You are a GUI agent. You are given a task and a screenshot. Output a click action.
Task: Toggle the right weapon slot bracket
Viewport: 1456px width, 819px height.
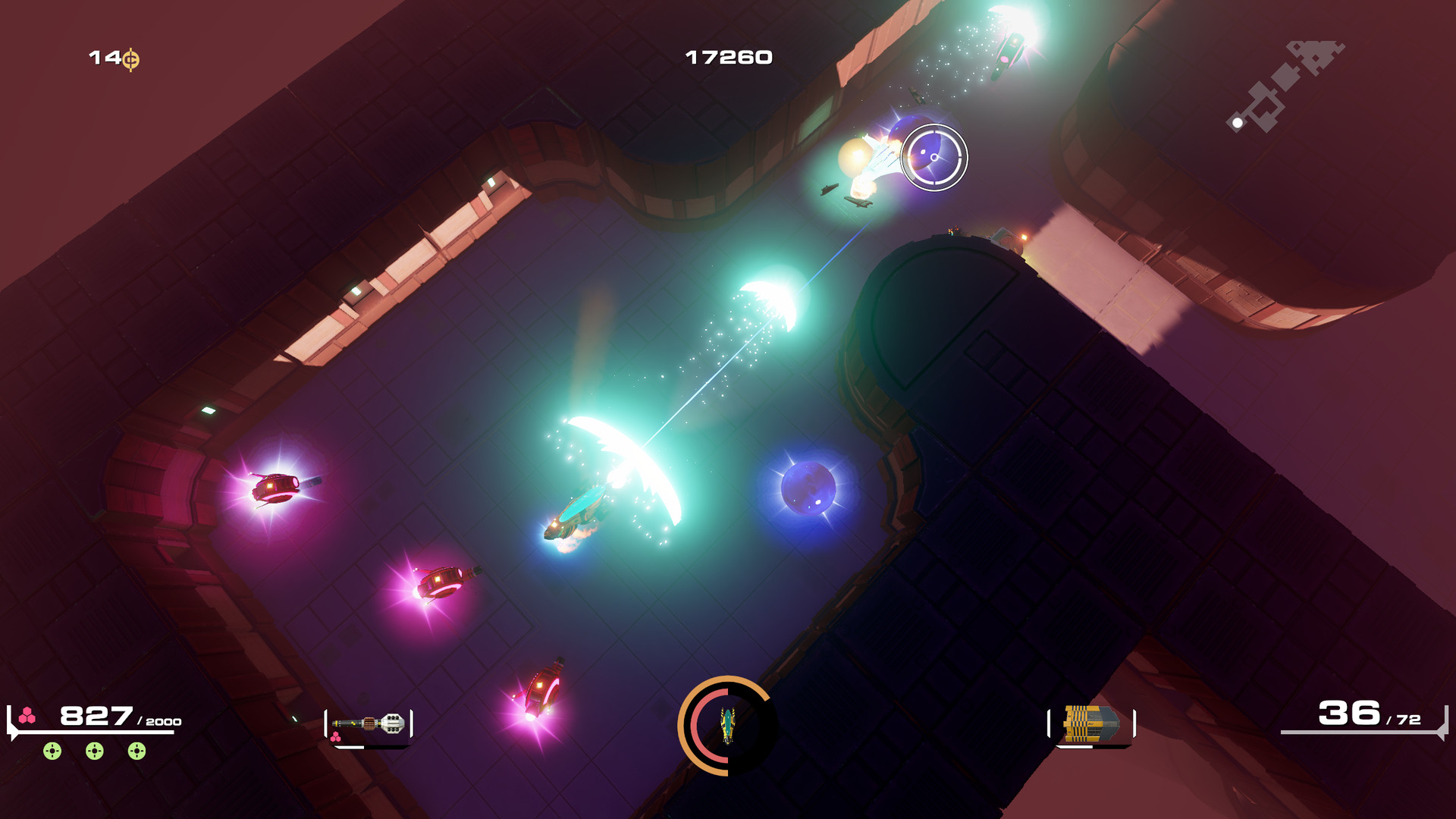click(1133, 723)
